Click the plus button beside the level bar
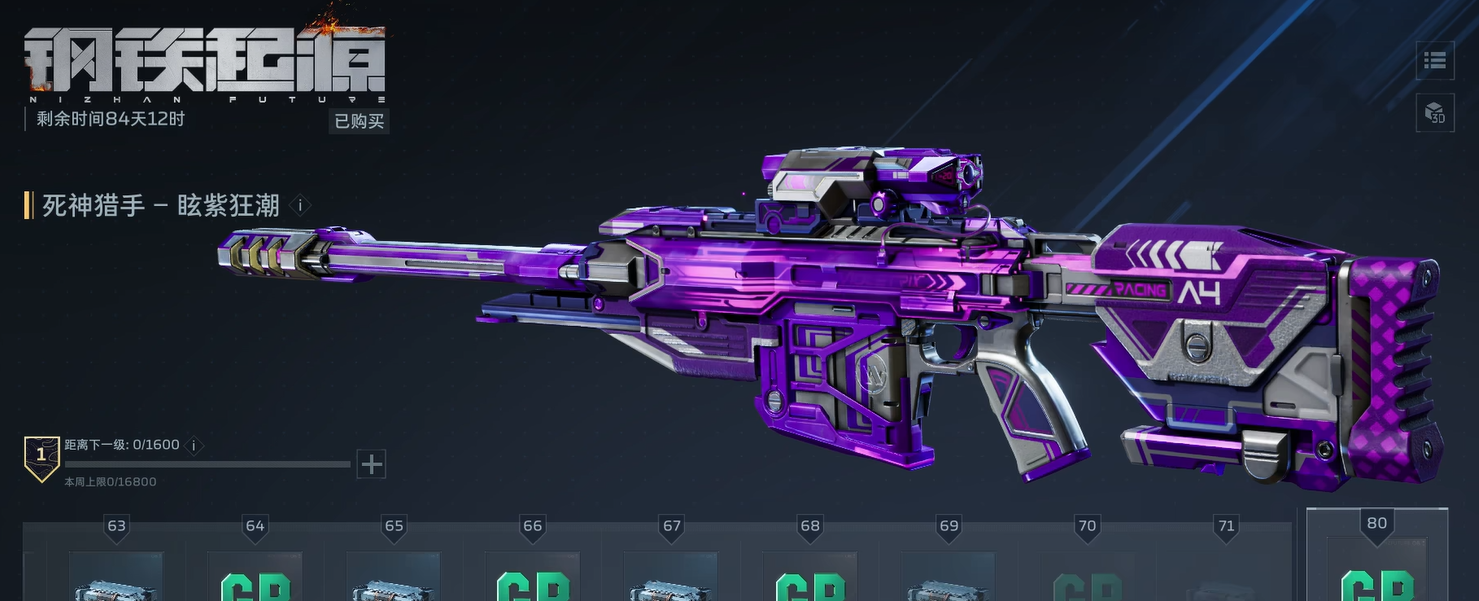This screenshot has height=601, width=1479. [x=371, y=464]
